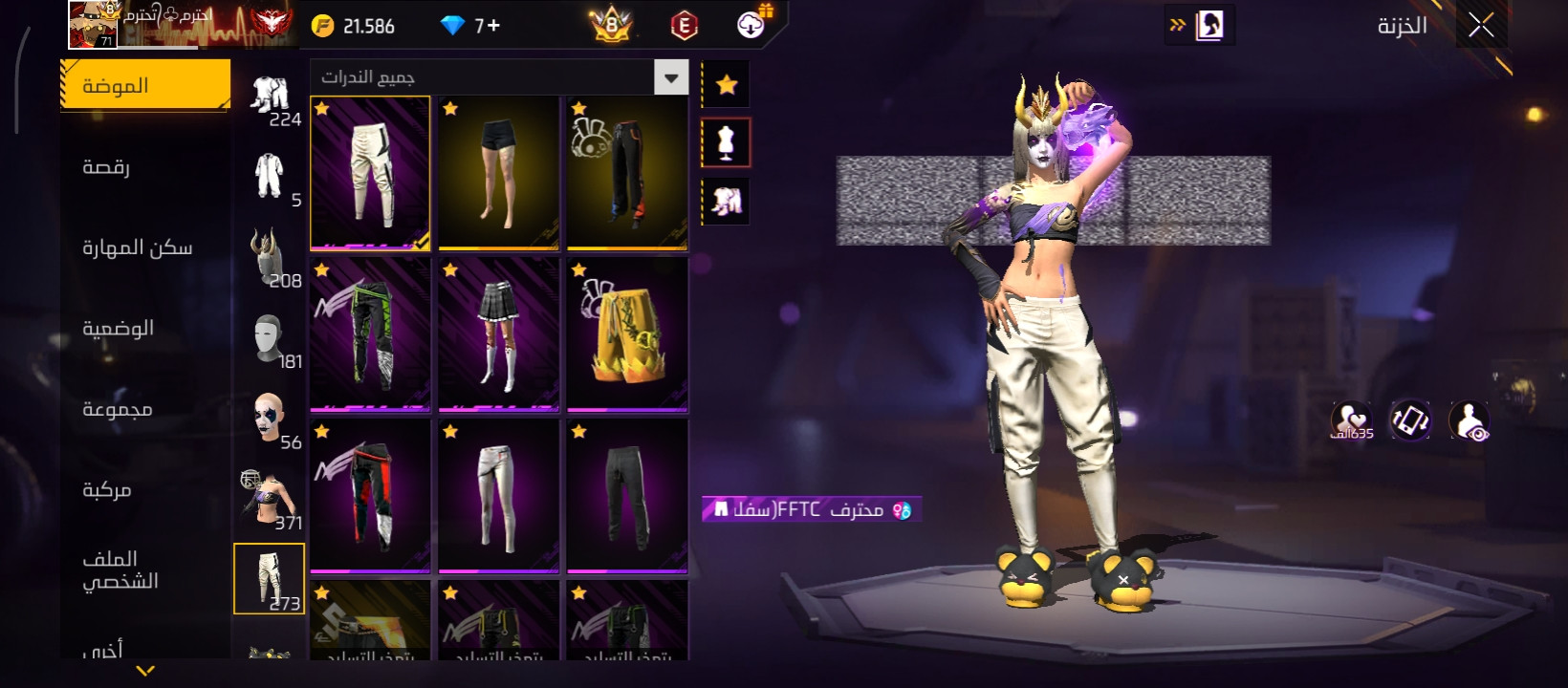The image size is (1568, 688).
Task: Choose the black shorts item
Action: pos(498,173)
